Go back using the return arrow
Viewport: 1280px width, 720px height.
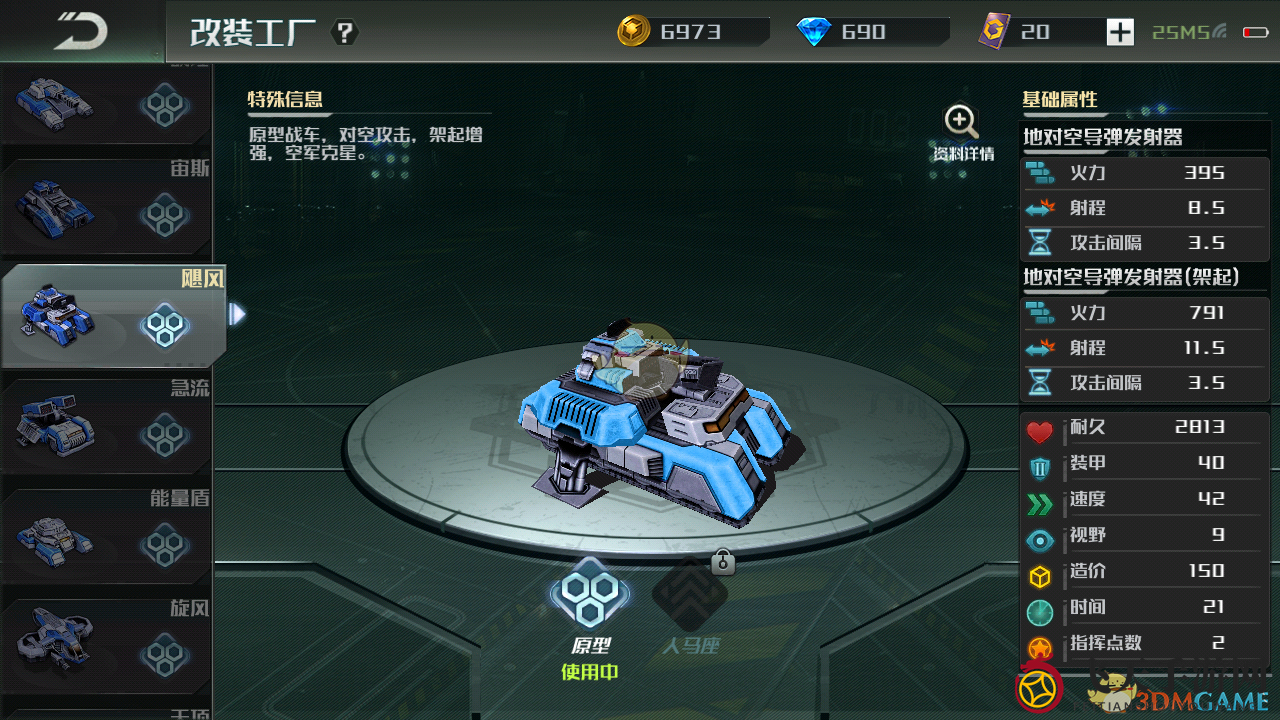click(x=80, y=31)
